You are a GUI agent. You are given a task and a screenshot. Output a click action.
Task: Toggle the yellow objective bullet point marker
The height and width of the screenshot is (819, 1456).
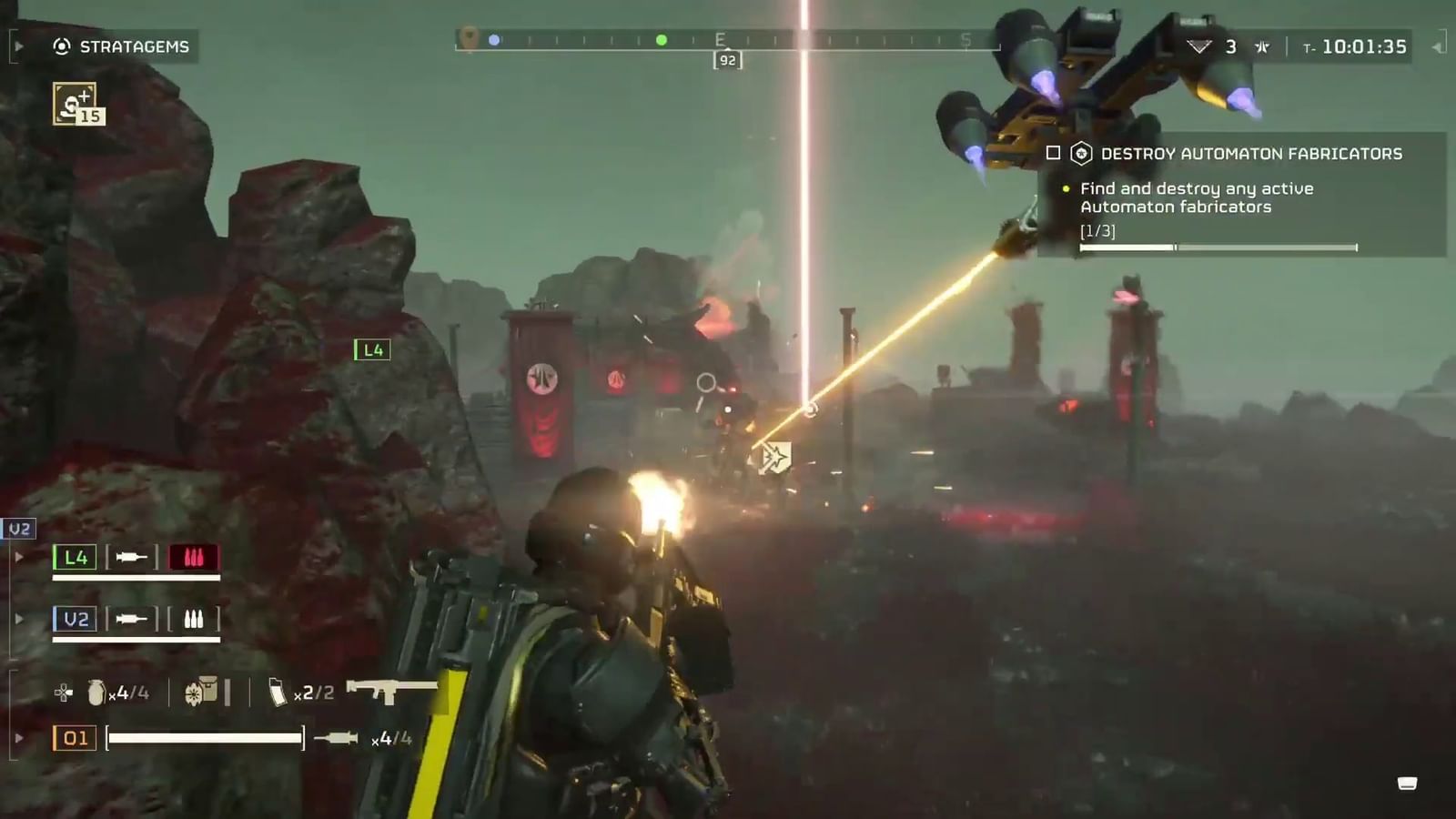pyautogui.click(x=1066, y=188)
